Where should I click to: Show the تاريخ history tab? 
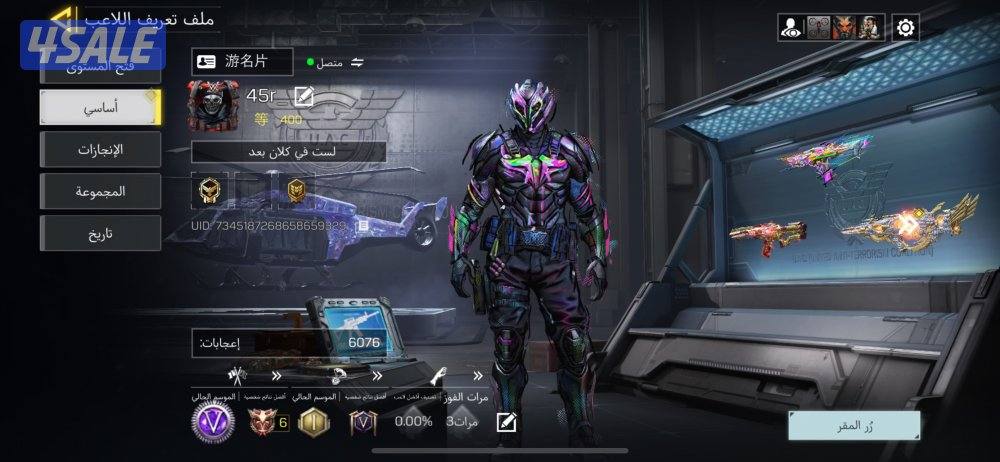[x=100, y=233]
